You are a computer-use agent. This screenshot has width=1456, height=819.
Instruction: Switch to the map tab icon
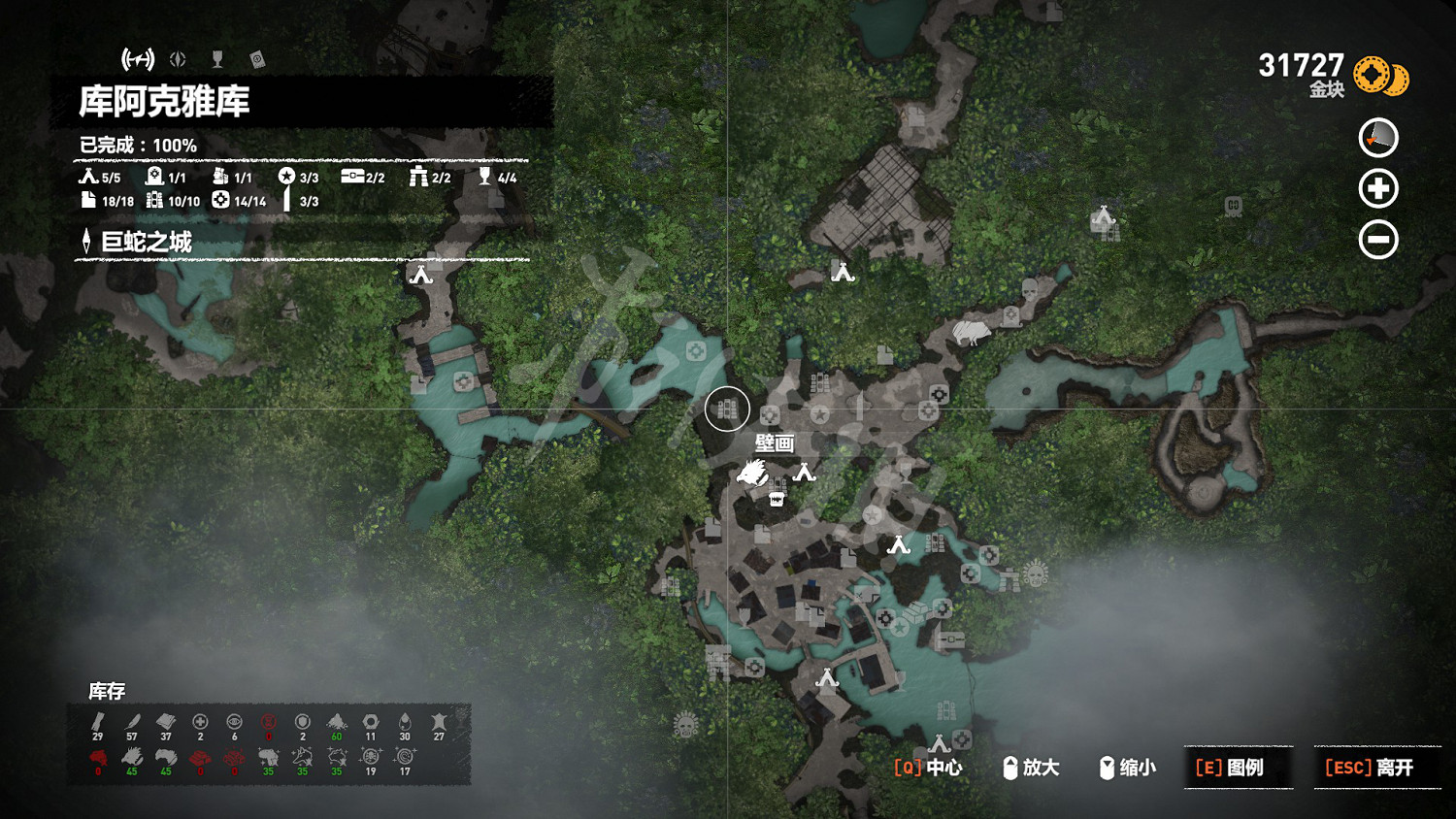click(x=138, y=60)
